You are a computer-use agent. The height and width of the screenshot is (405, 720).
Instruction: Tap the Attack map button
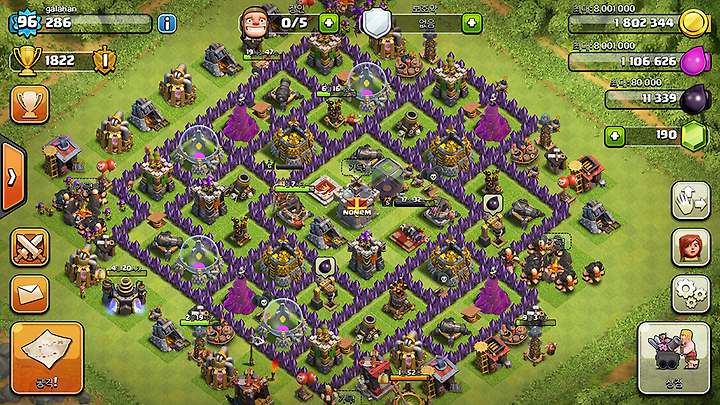click(46, 357)
